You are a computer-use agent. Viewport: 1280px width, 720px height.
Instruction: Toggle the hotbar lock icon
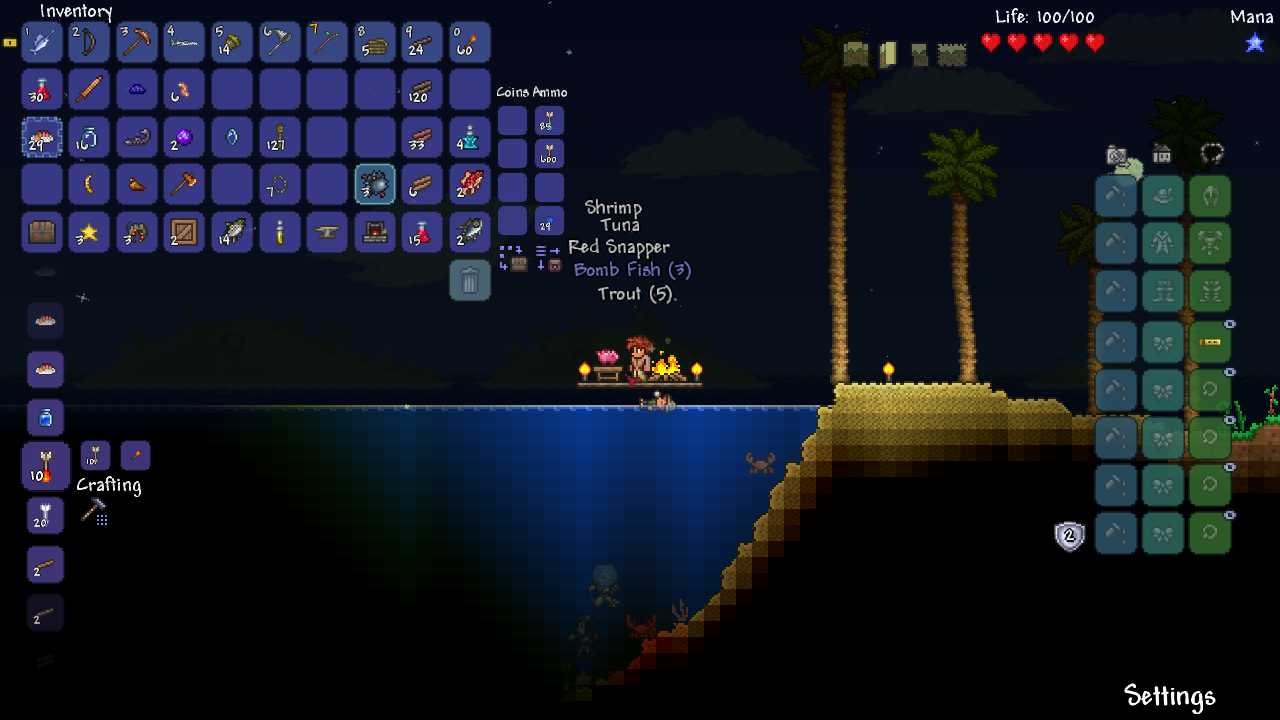(x=10, y=43)
